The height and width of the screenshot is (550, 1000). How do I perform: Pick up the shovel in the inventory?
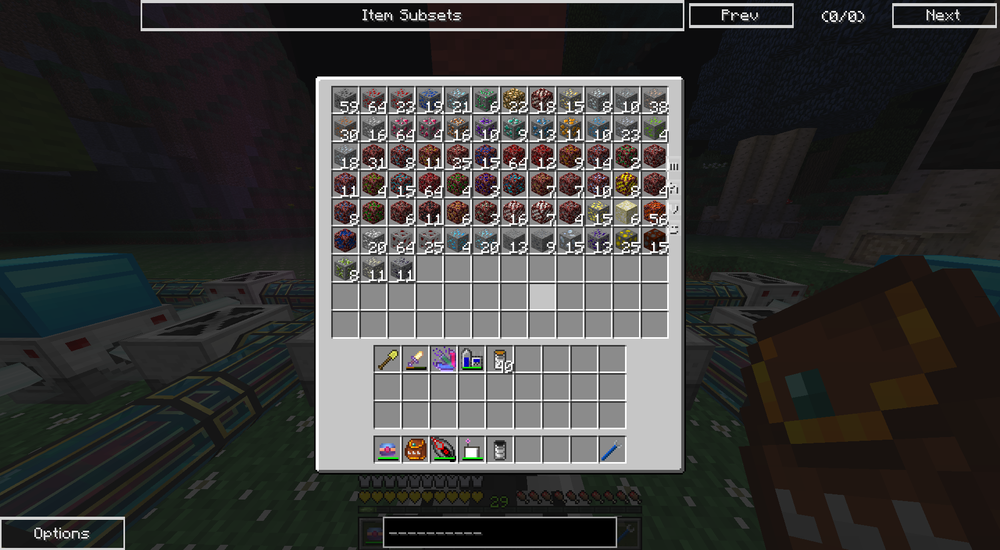[388, 359]
